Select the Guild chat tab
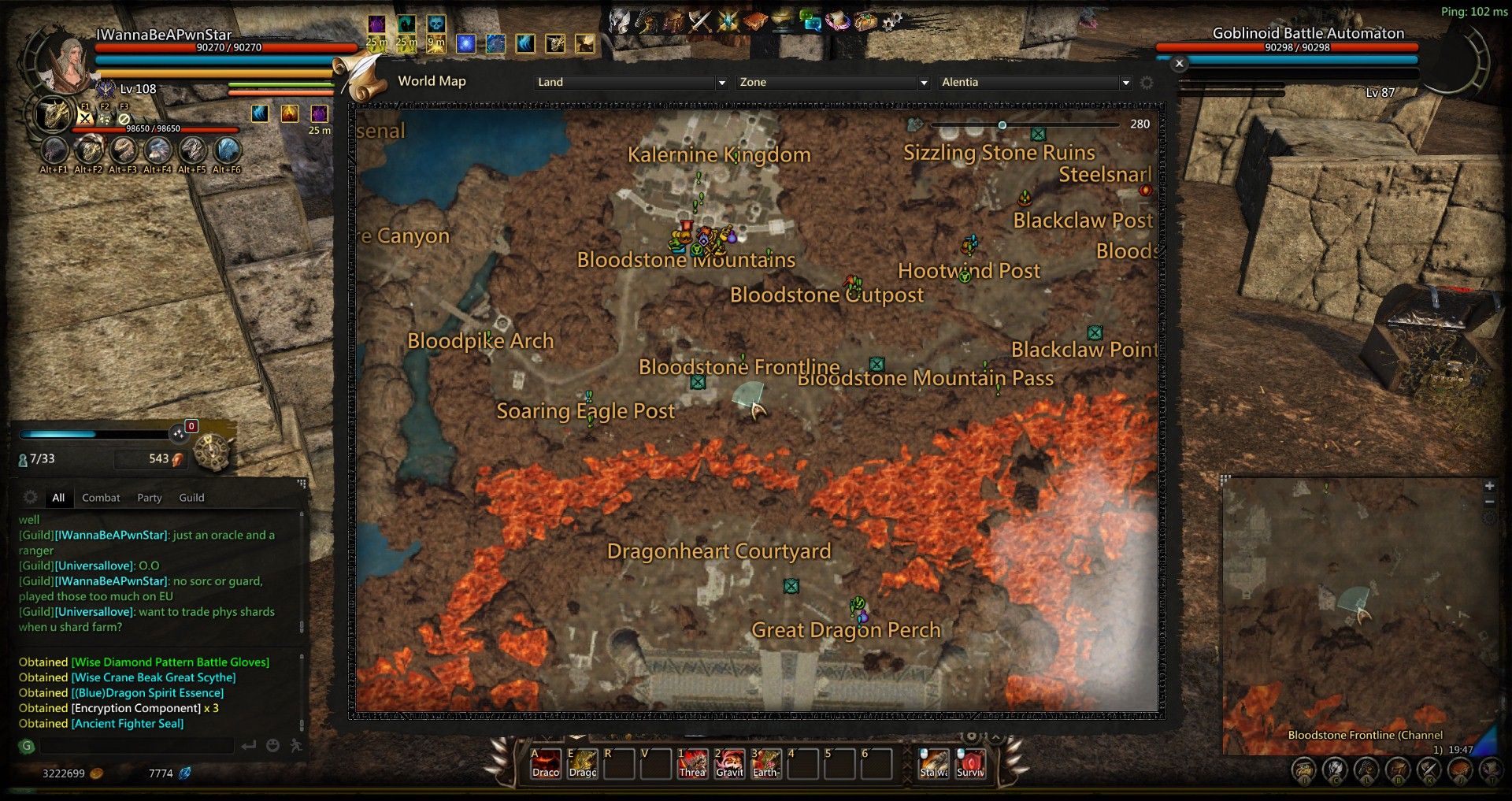The height and width of the screenshot is (801, 1512). point(191,498)
